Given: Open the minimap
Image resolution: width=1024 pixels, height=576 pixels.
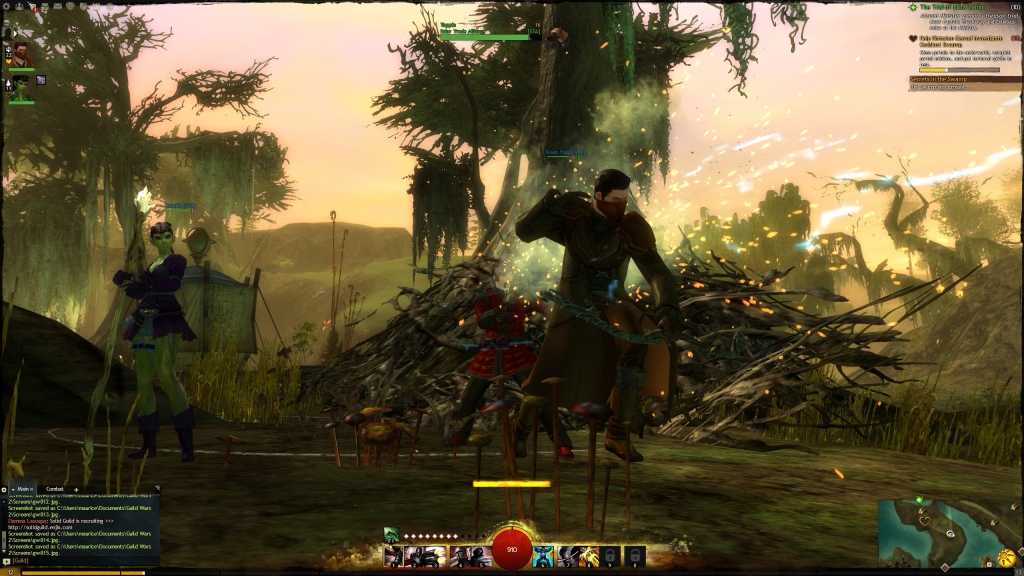Looking at the screenshot, I should point(945,532).
